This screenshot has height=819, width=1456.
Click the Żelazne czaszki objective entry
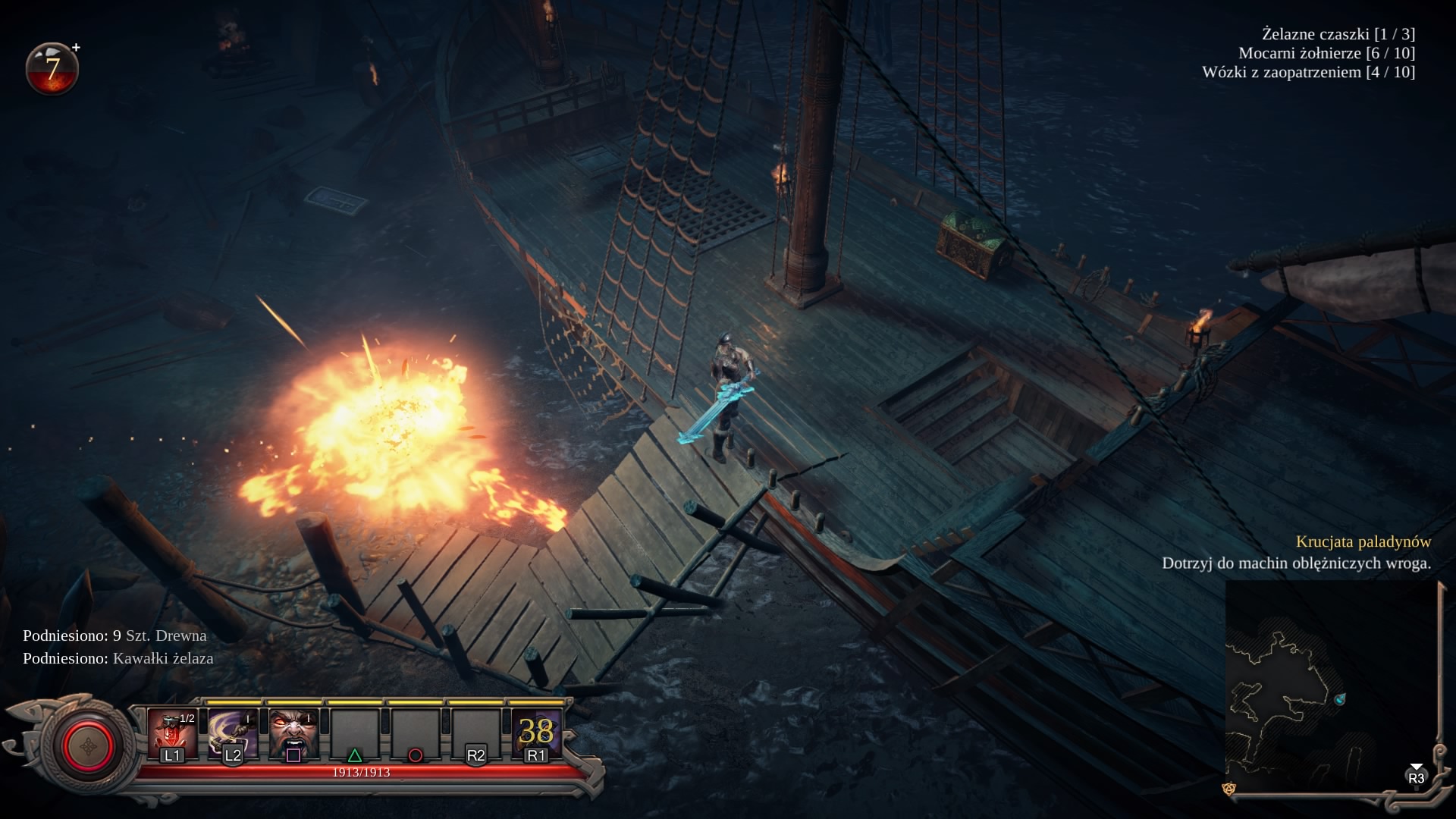pos(1338,34)
